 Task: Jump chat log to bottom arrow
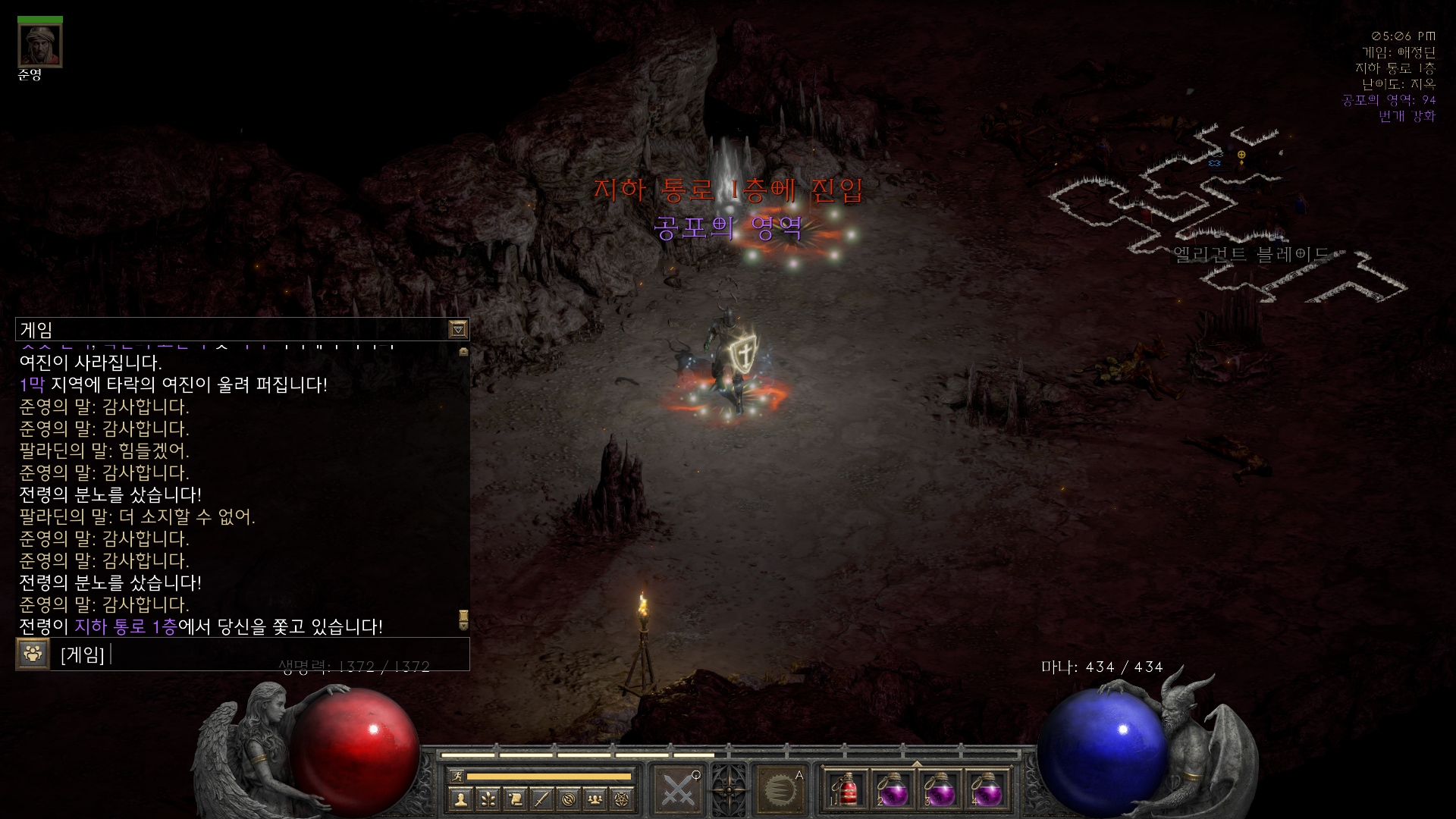pos(463,621)
